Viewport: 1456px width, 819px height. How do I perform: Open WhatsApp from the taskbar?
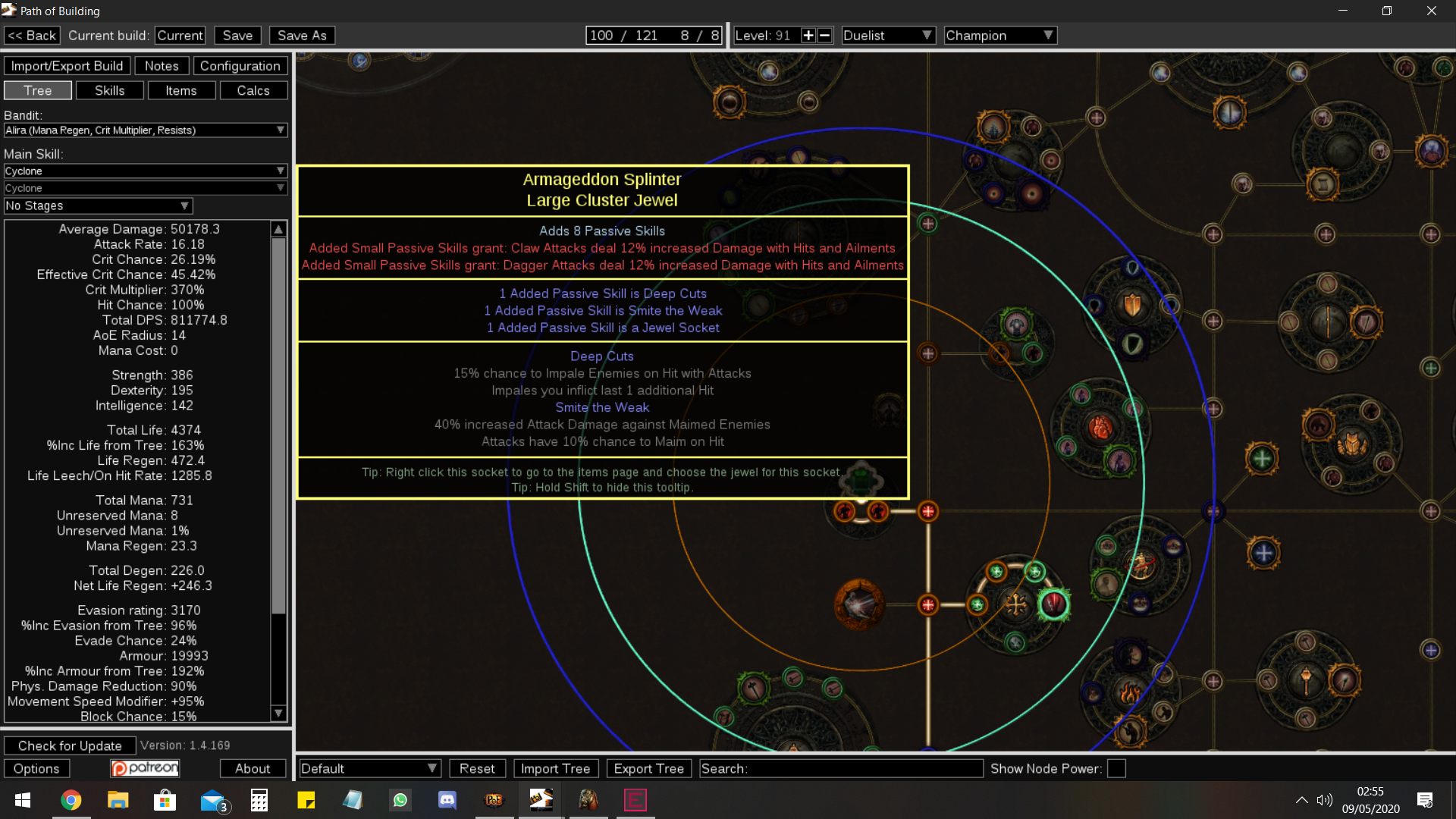tap(400, 799)
